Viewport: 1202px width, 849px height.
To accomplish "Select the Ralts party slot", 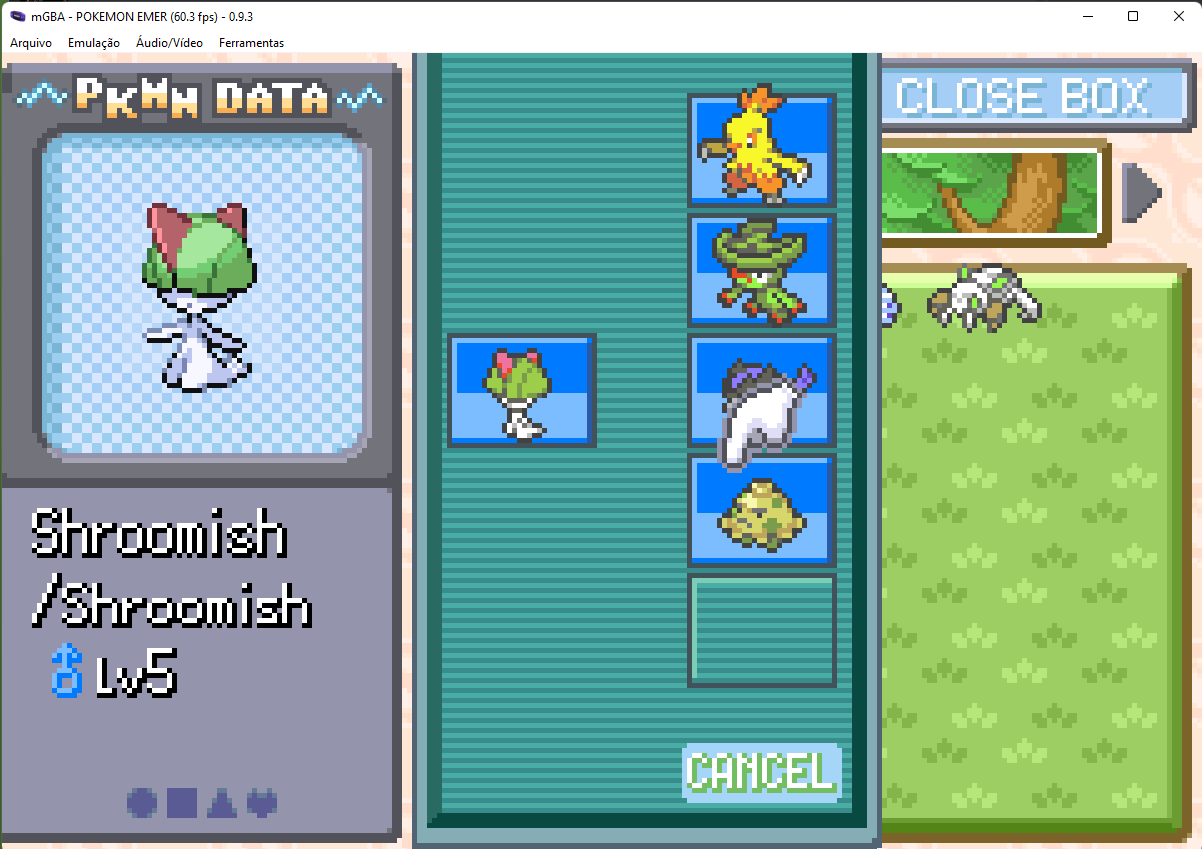I will pyautogui.click(x=522, y=390).
